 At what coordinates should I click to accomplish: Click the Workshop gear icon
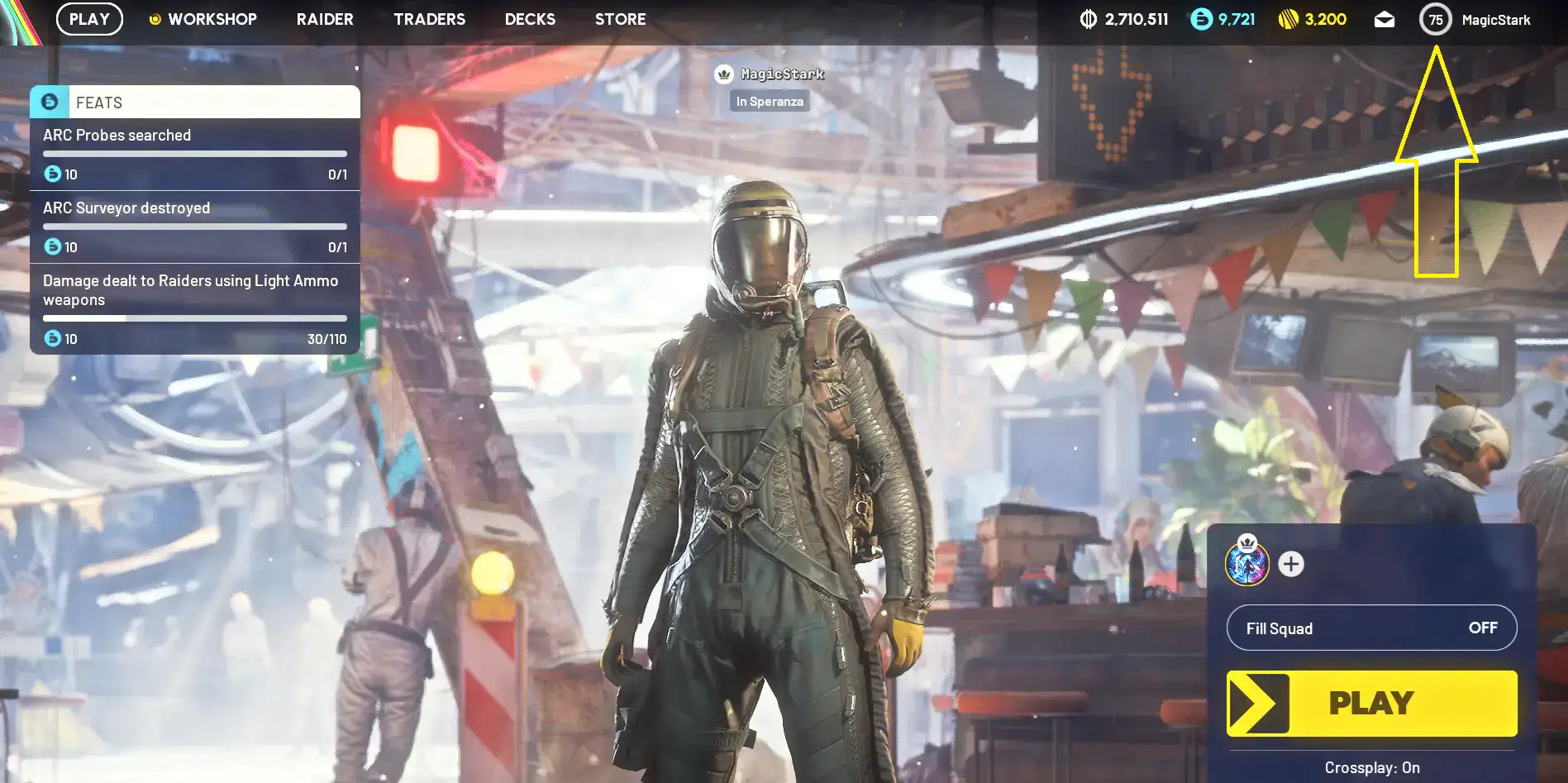coord(154,18)
